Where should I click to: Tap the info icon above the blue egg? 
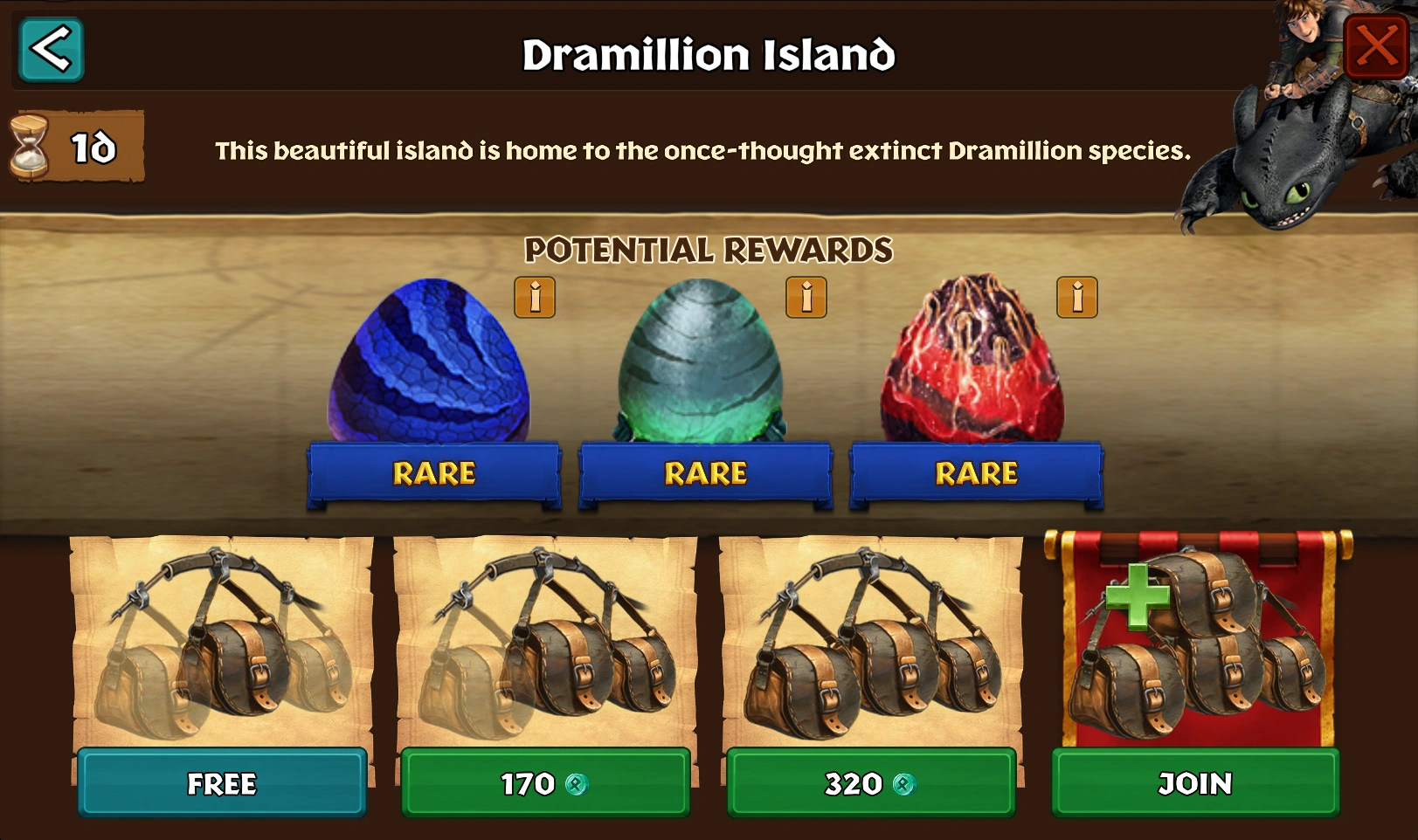point(536,298)
